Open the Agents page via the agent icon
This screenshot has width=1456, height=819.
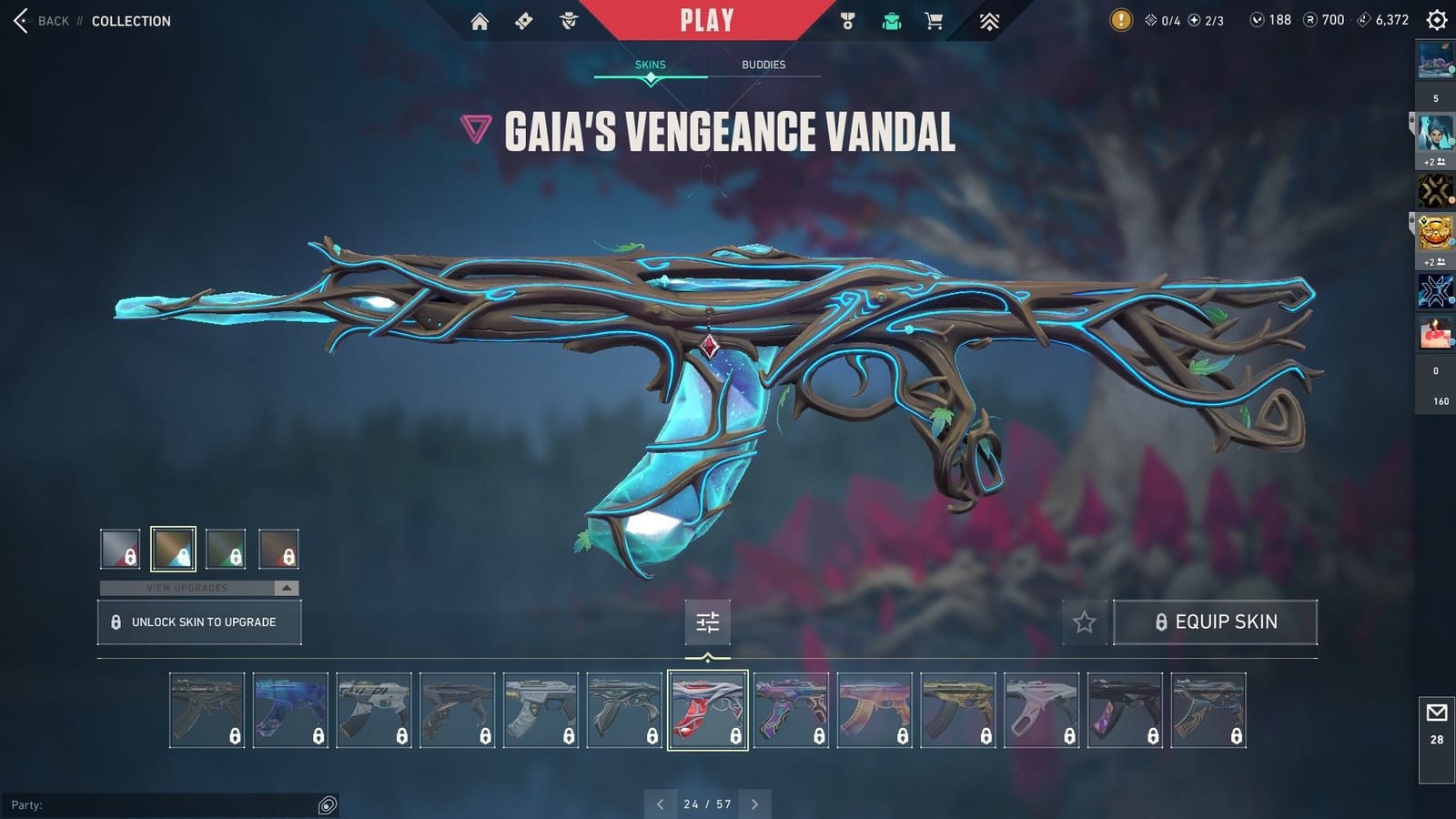point(569,20)
